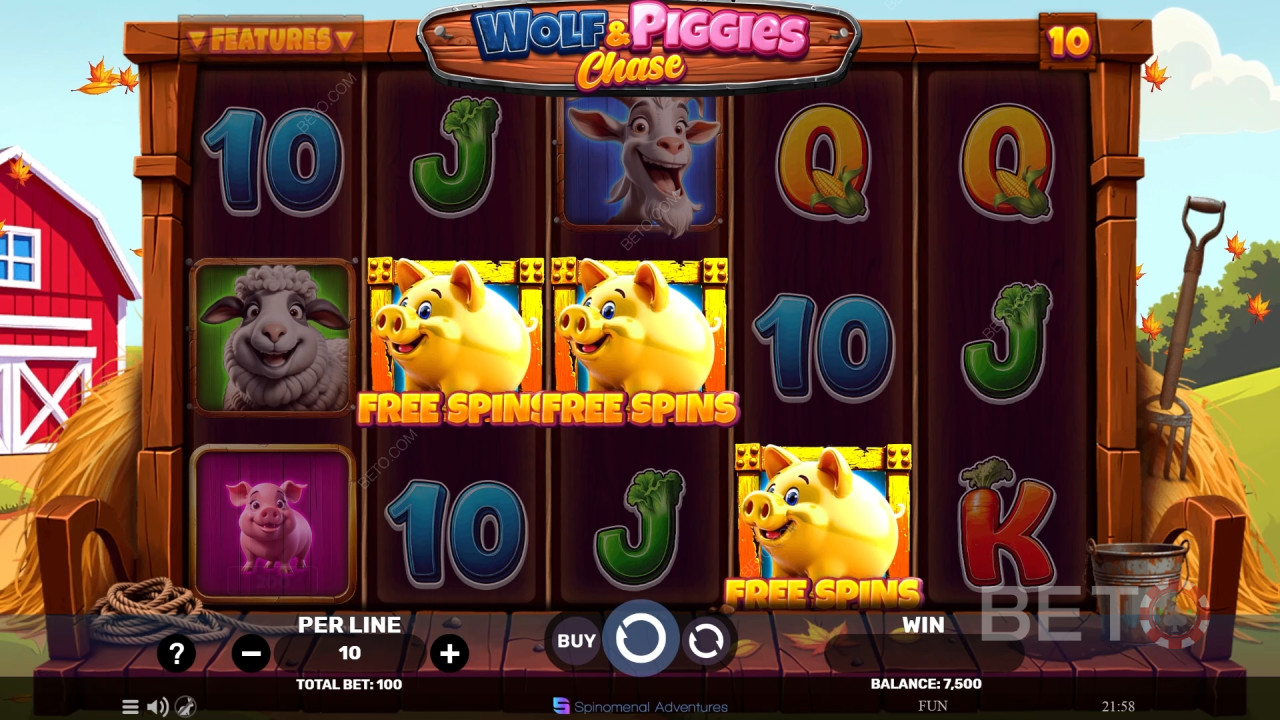
Task: Click the goat symbol on the middle reel
Action: [640, 160]
